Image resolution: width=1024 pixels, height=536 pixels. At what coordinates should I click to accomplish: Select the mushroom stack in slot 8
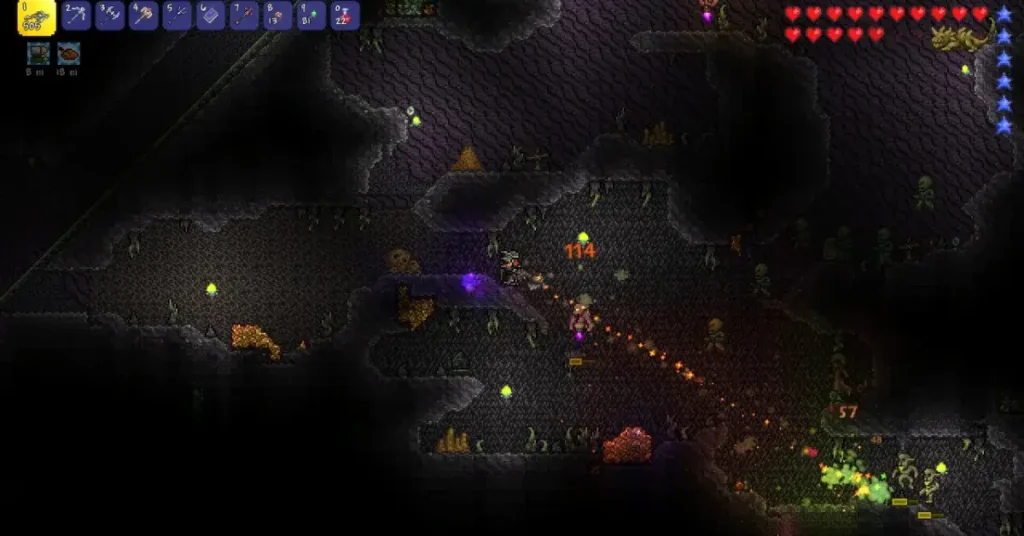278,15
